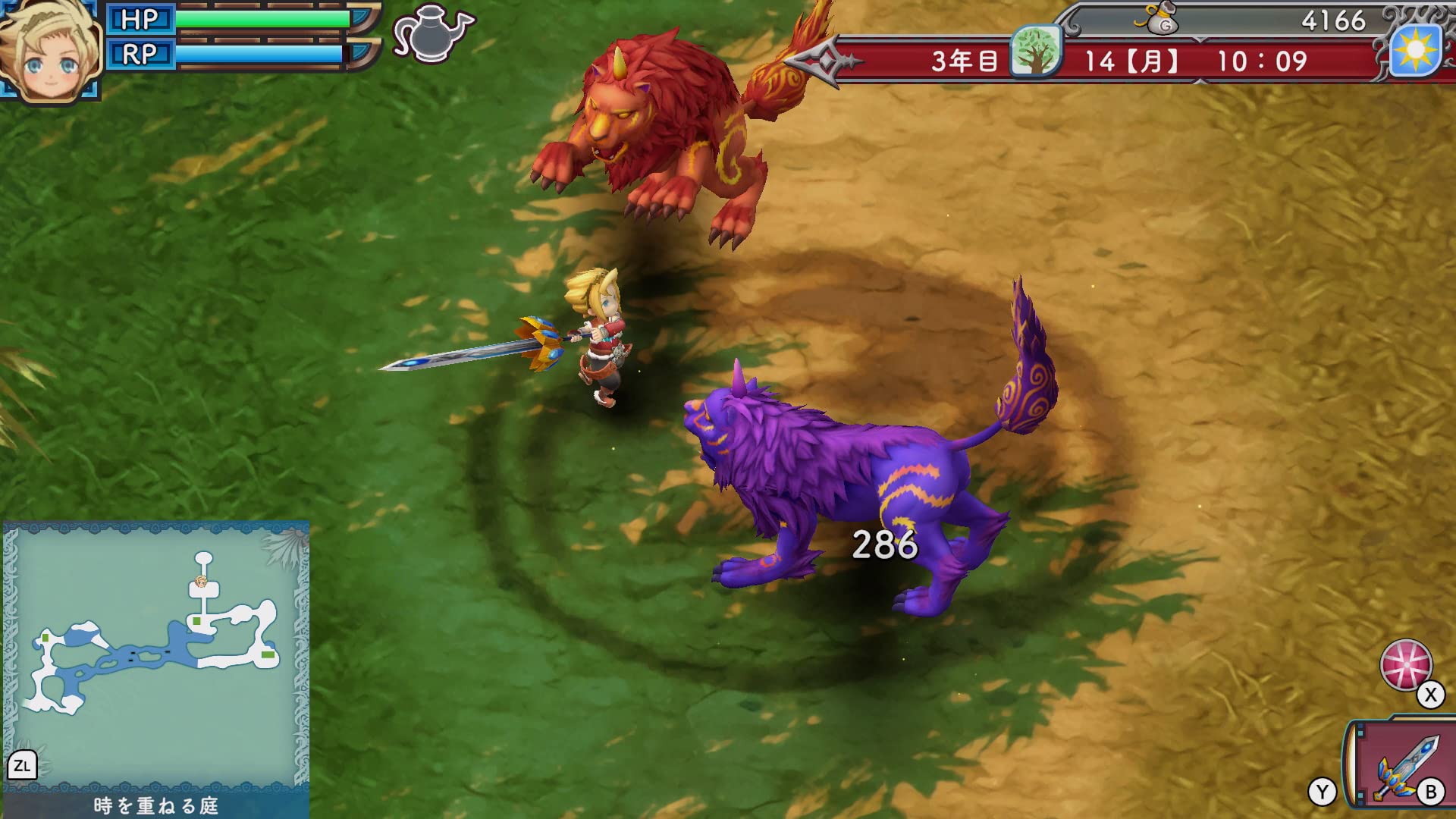
Task: Activate the pink orb skill icon
Action: click(1405, 665)
